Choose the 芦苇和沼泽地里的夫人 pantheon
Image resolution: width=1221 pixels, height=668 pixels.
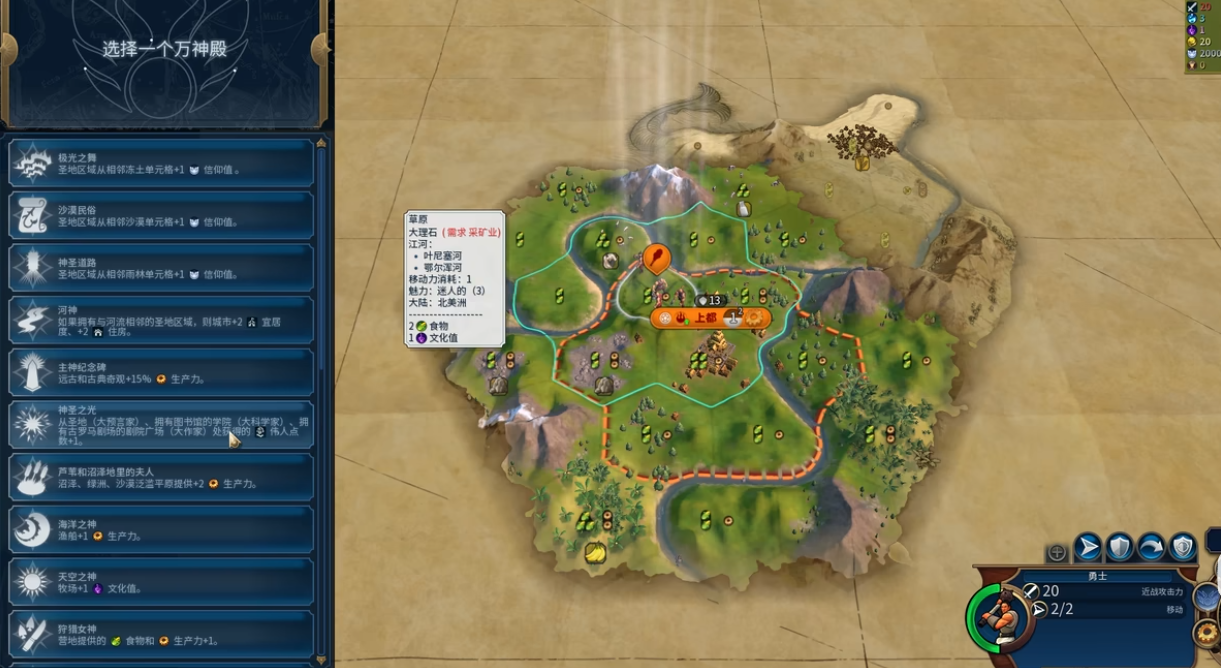(160, 477)
